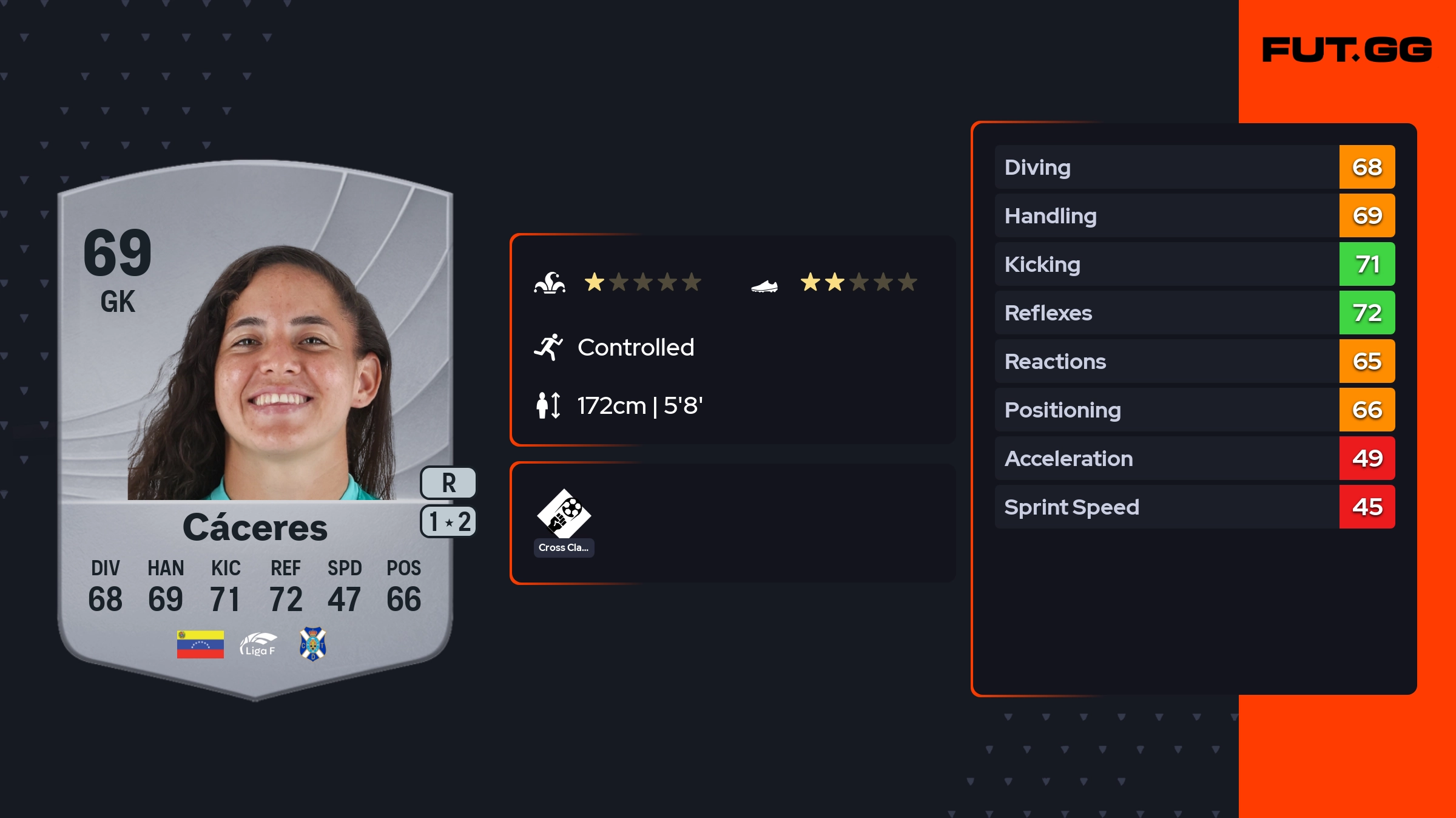
Task: Click the R preferred foot badge
Action: pos(448,483)
